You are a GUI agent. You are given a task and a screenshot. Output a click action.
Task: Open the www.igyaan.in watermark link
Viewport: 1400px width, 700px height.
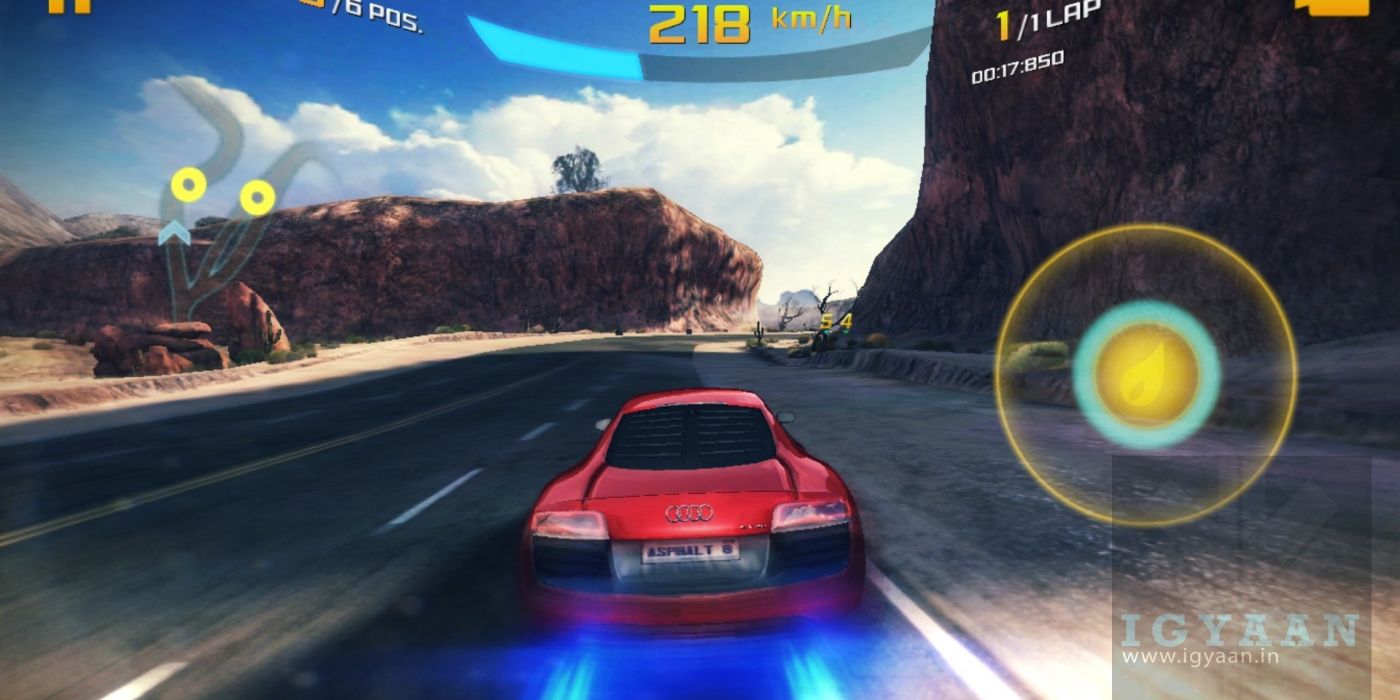coord(1185,657)
